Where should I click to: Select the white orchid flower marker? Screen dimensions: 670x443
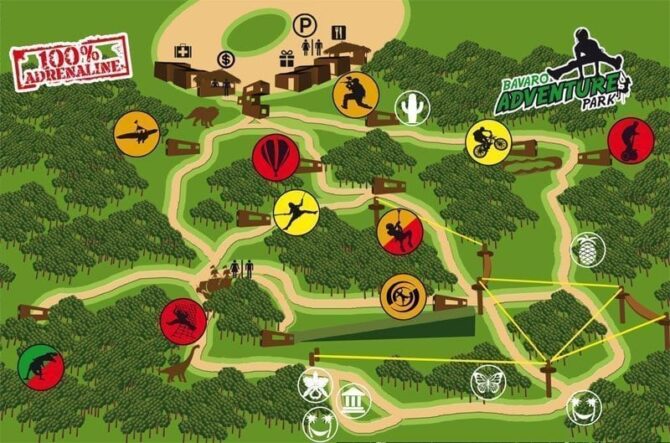tap(316, 384)
